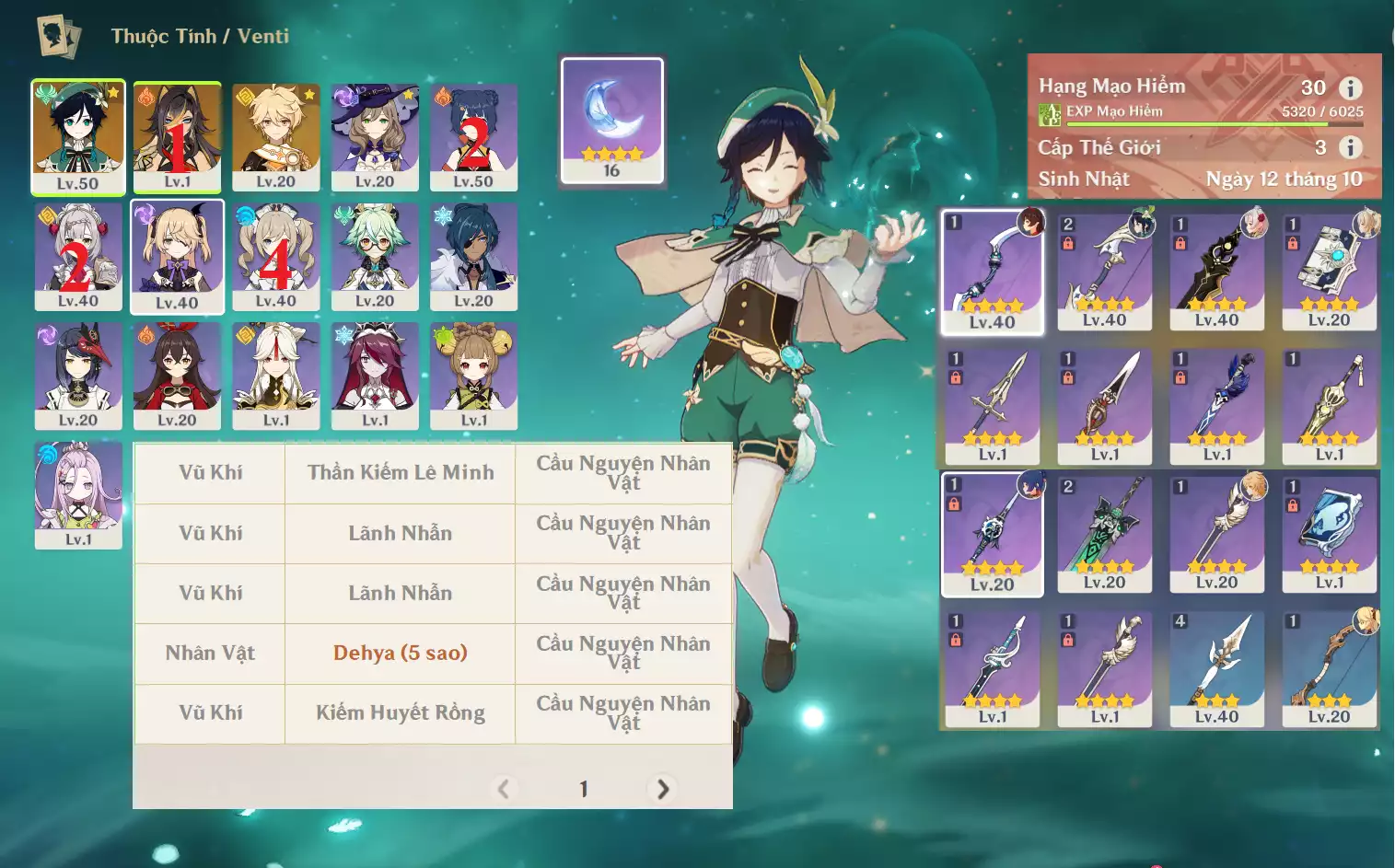Pick the three-star polearm Lv.40 slot
Viewport: 1395px width, 868px height.
pos(1216,669)
